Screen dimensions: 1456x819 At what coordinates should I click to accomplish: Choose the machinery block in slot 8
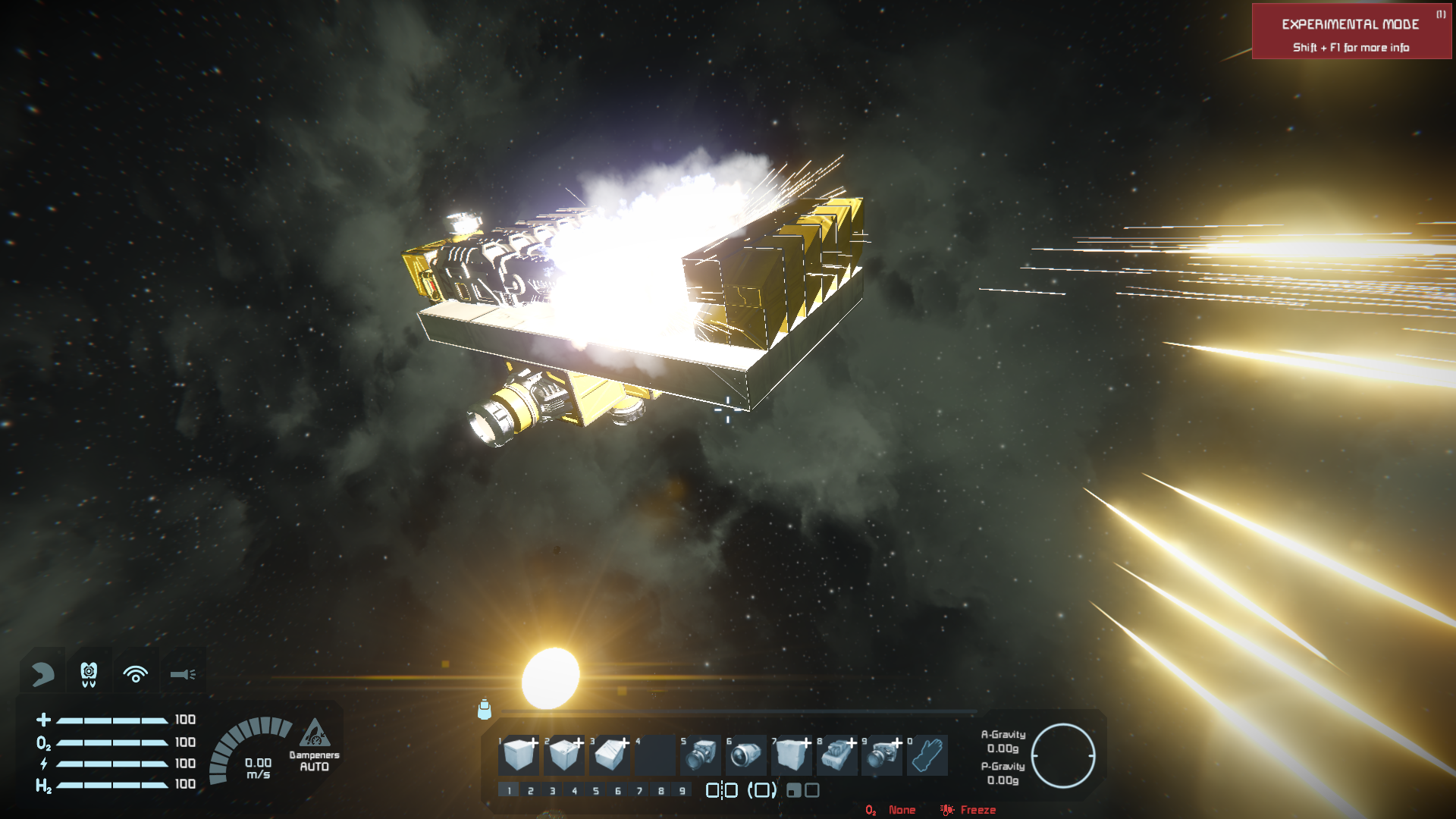coord(837,755)
